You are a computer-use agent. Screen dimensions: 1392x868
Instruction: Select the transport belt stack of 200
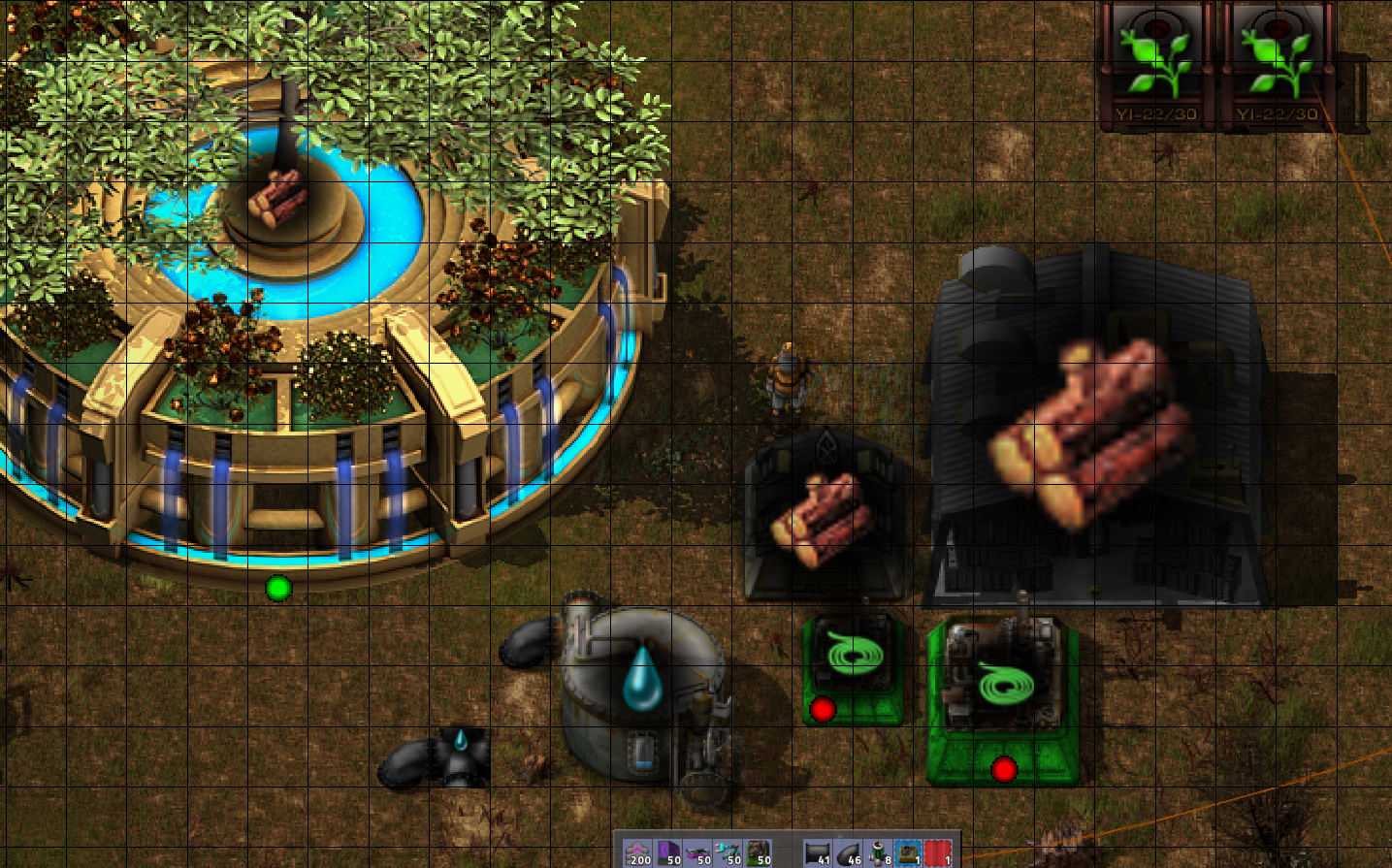pyautogui.click(x=638, y=853)
